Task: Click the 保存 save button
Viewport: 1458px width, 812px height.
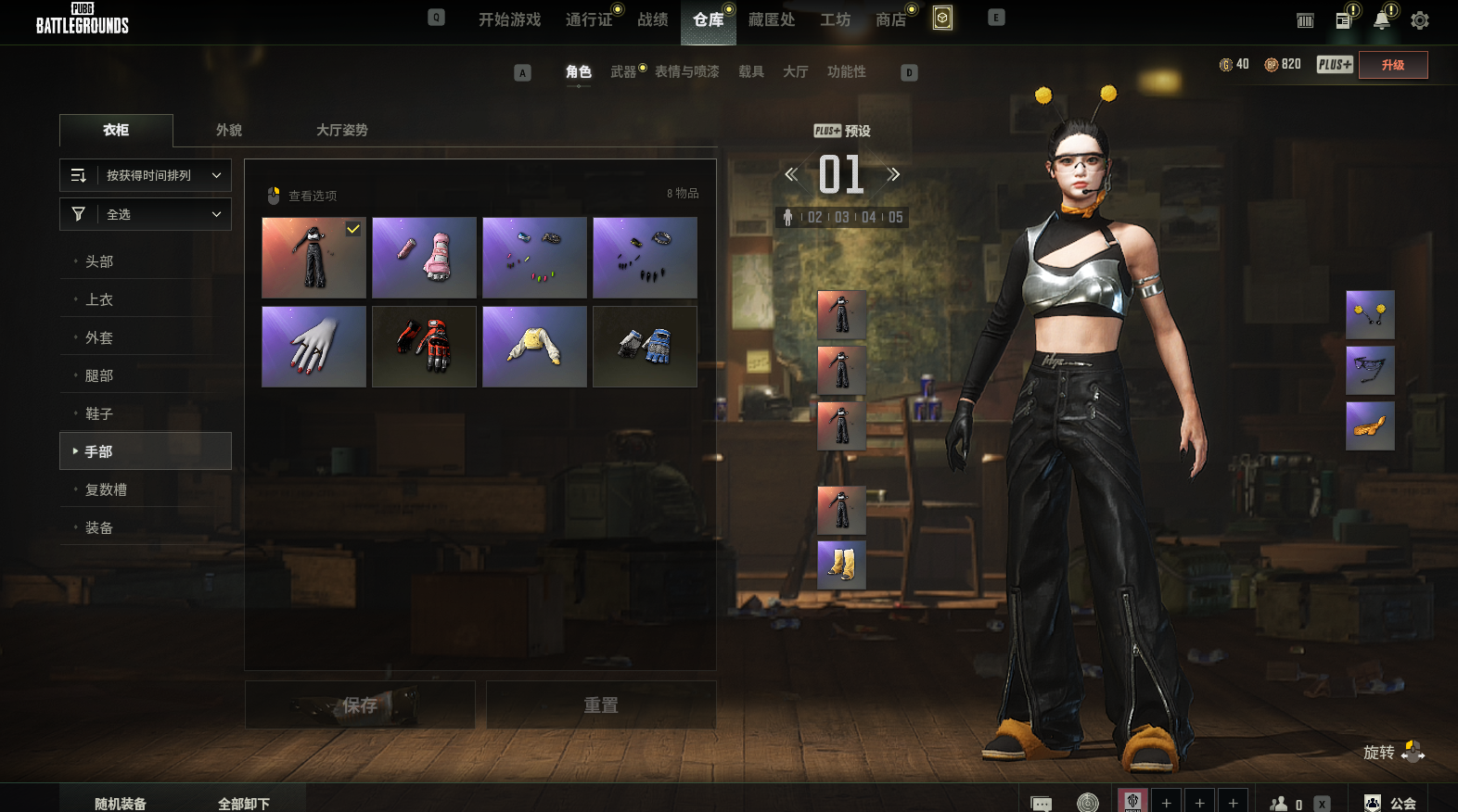Action: click(360, 705)
